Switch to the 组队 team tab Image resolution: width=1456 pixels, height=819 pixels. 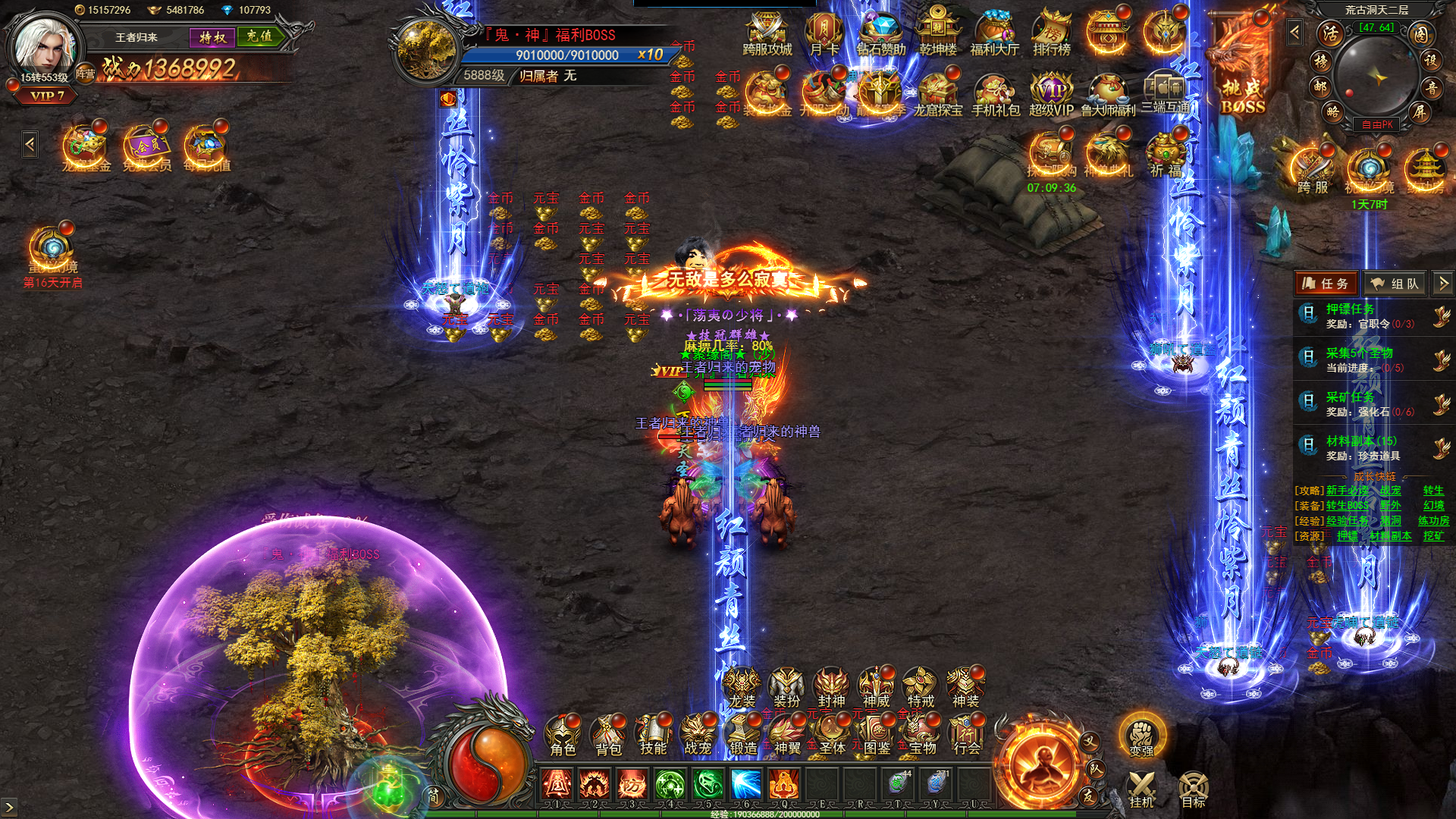pos(1395,284)
